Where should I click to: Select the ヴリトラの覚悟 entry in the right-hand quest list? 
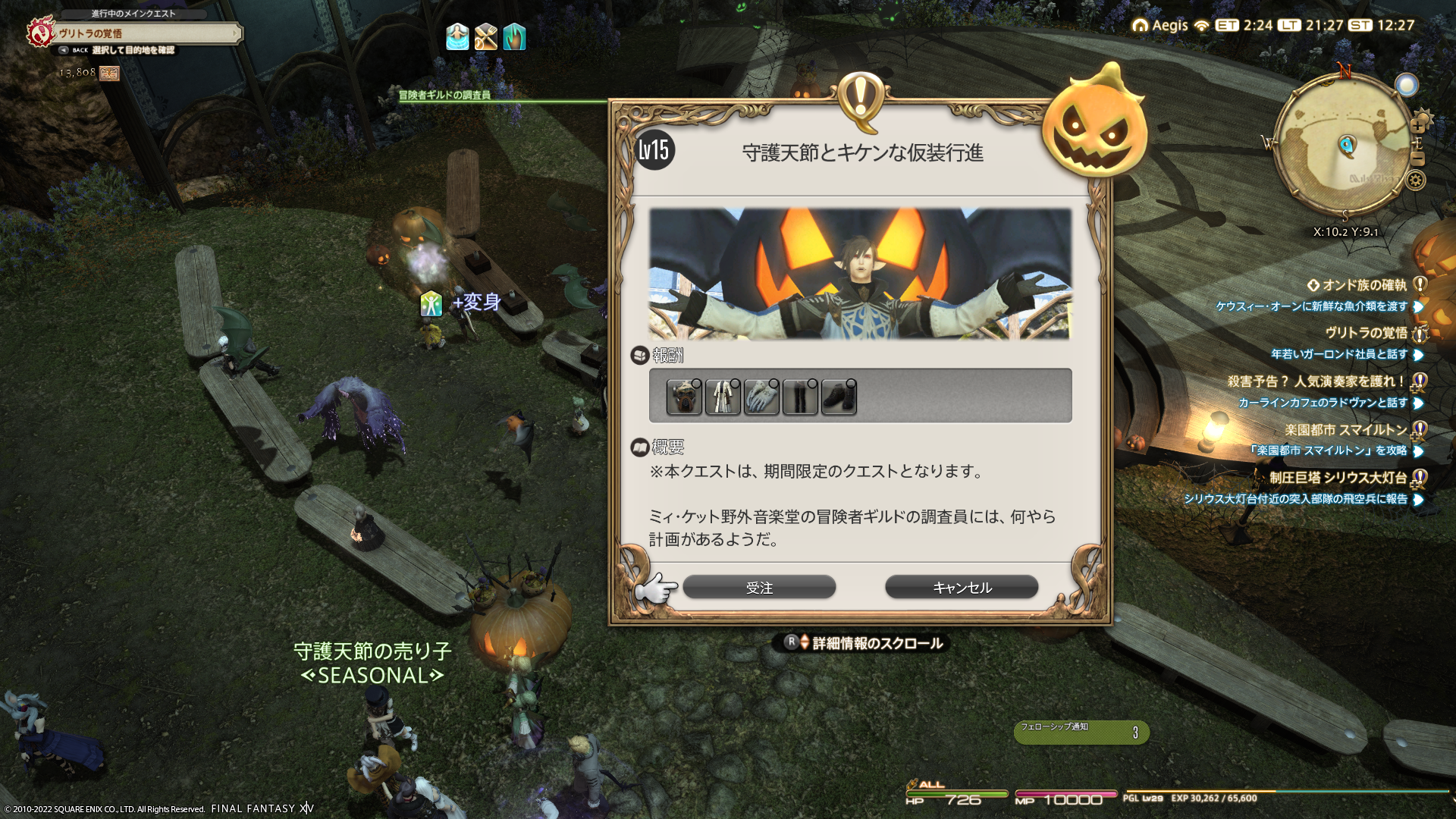[1366, 333]
